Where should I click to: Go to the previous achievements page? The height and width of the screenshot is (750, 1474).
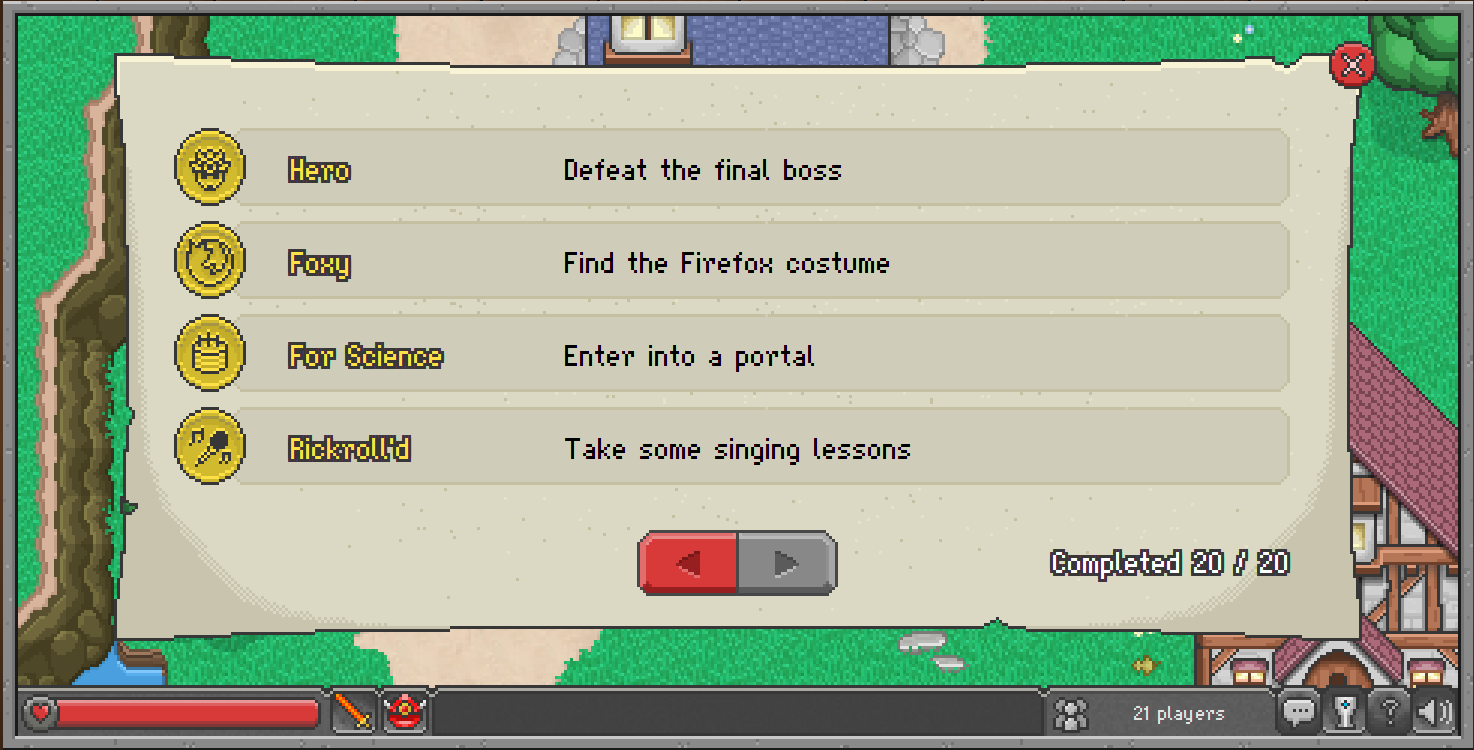tap(688, 563)
